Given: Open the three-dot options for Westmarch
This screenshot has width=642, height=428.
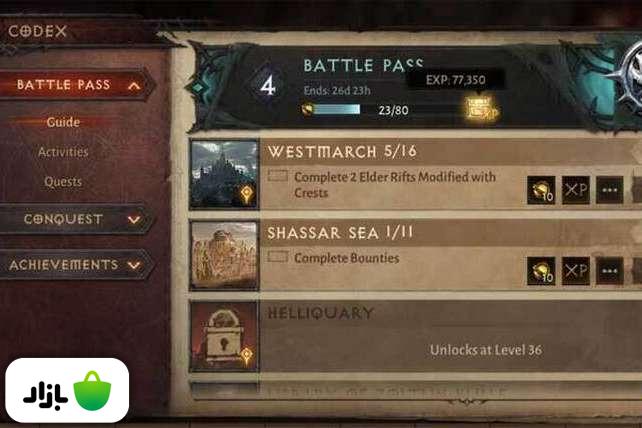Looking at the screenshot, I should (x=609, y=190).
